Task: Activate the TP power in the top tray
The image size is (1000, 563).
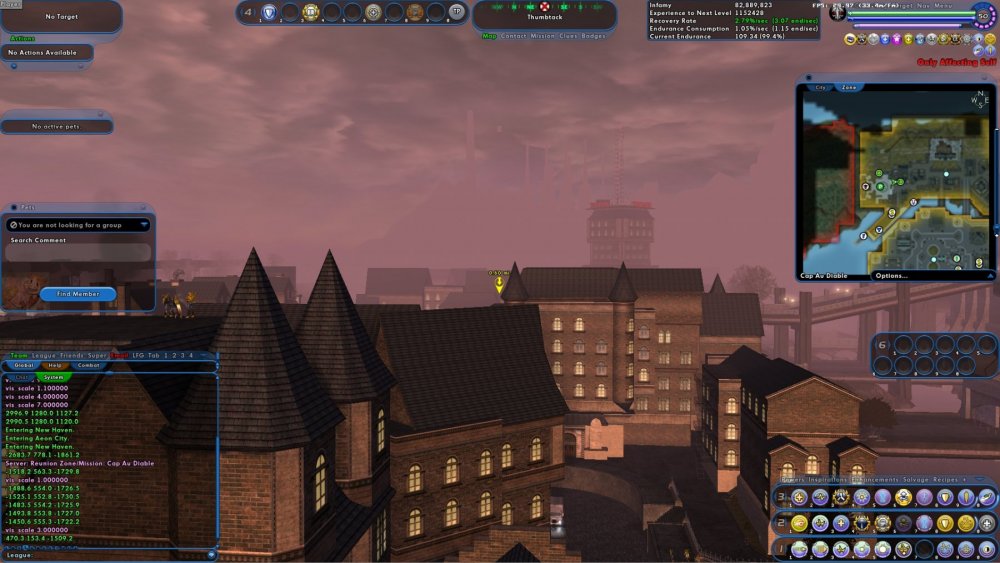Action: (x=456, y=12)
